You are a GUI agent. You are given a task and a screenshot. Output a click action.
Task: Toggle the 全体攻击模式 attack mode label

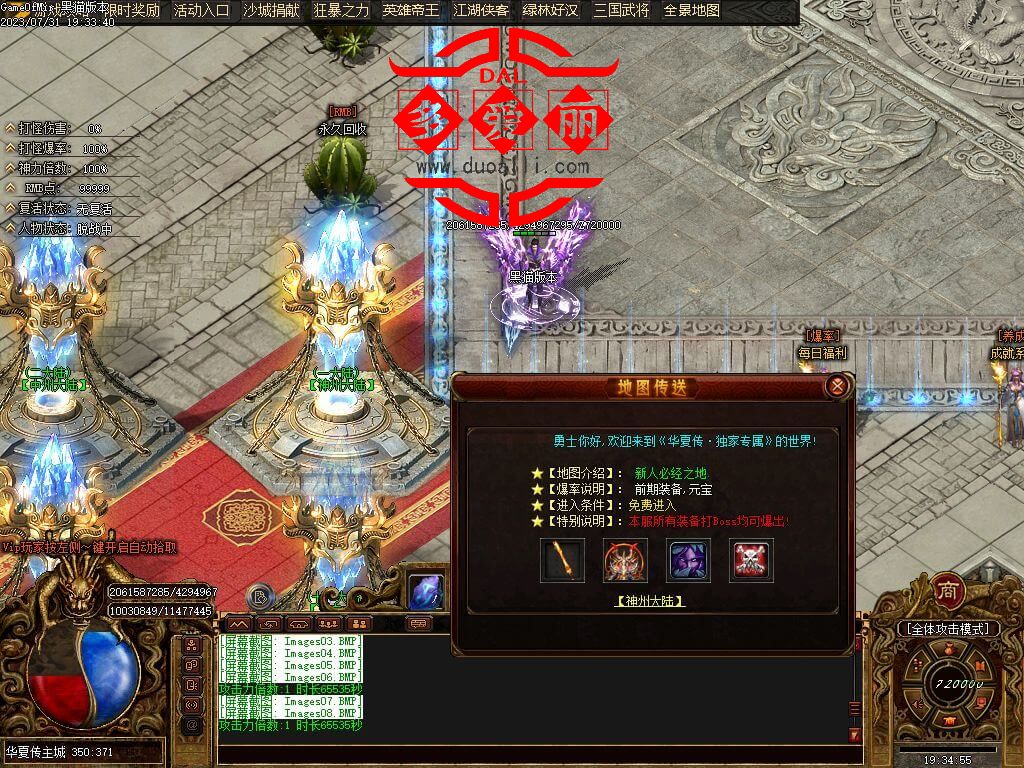point(947,629)
